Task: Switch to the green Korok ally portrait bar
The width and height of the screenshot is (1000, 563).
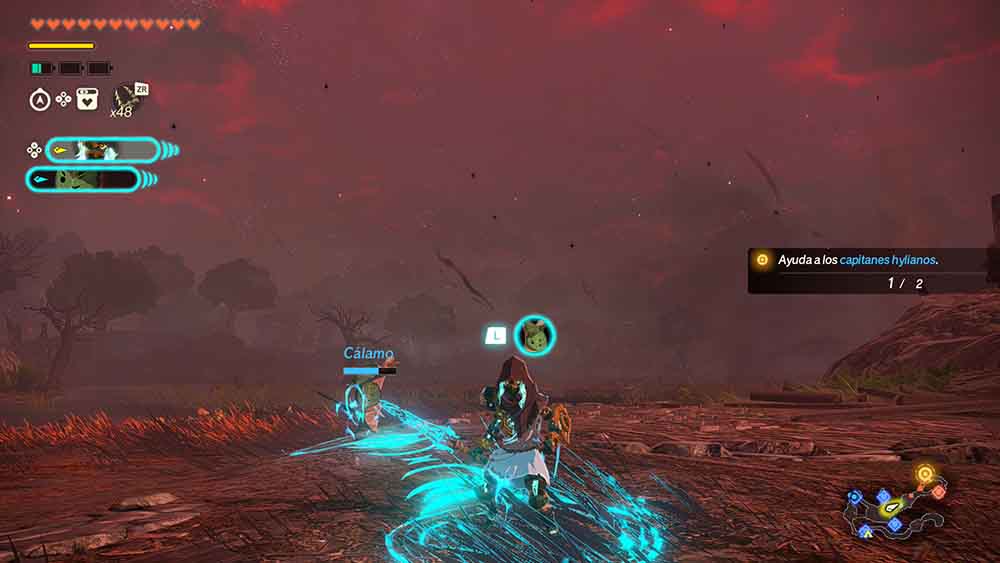Action: pos(83,180)
